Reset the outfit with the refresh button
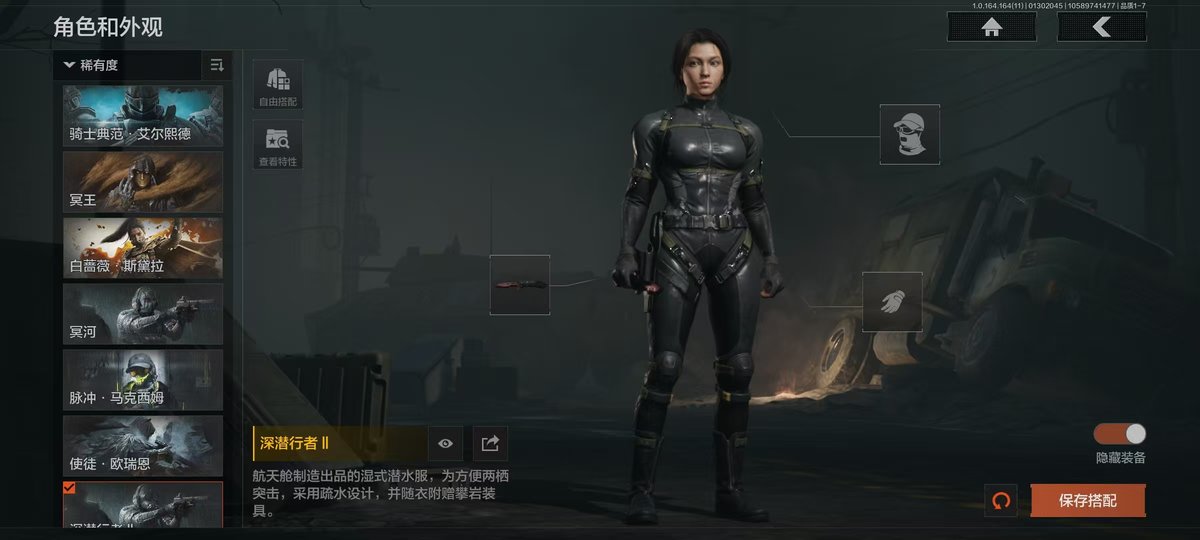The width and height of the screenshot is (1200, 540). pyautogui.click(x=1000, y=500)
